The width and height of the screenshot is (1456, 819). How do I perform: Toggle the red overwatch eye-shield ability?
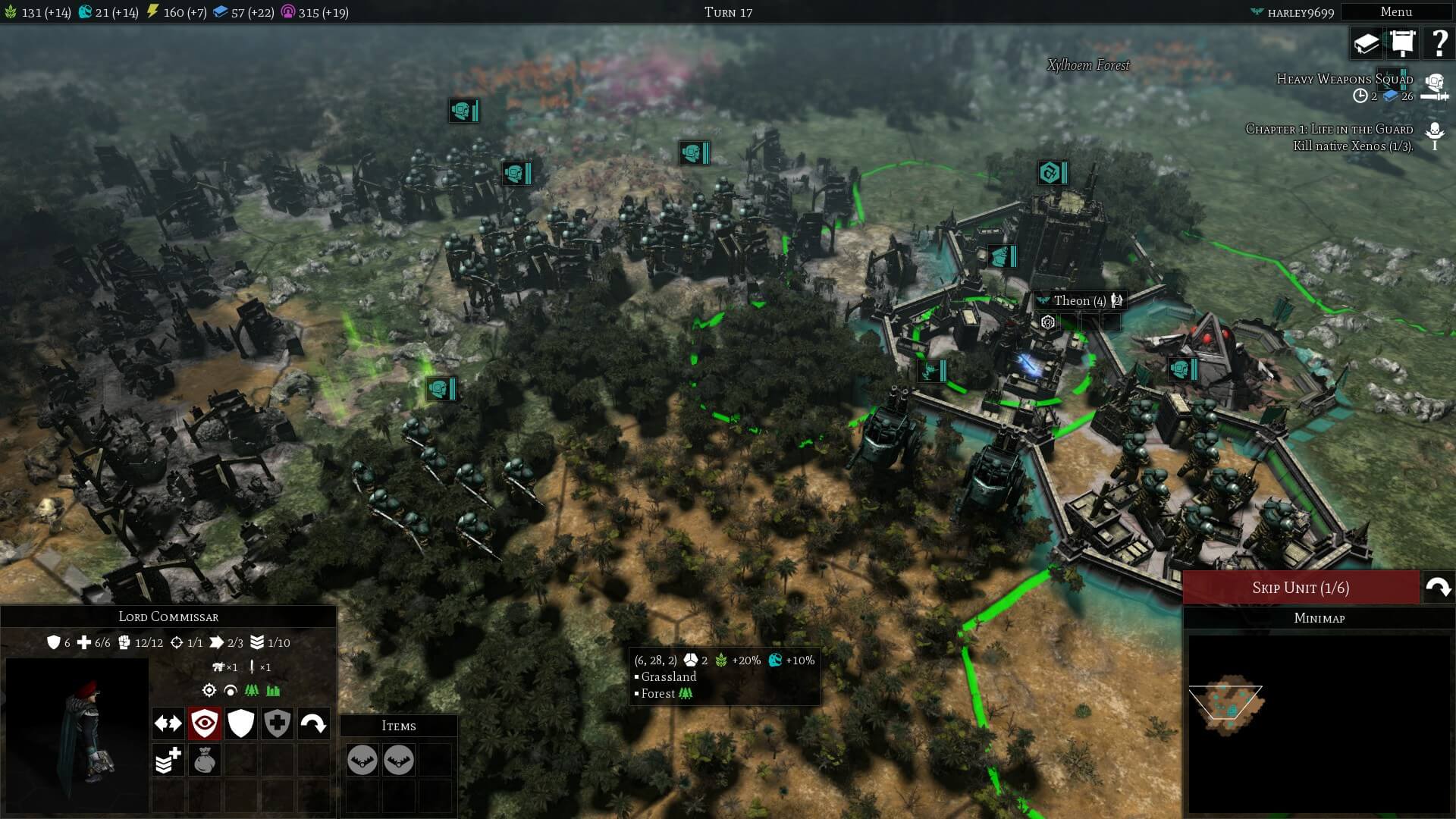[205, 723]
